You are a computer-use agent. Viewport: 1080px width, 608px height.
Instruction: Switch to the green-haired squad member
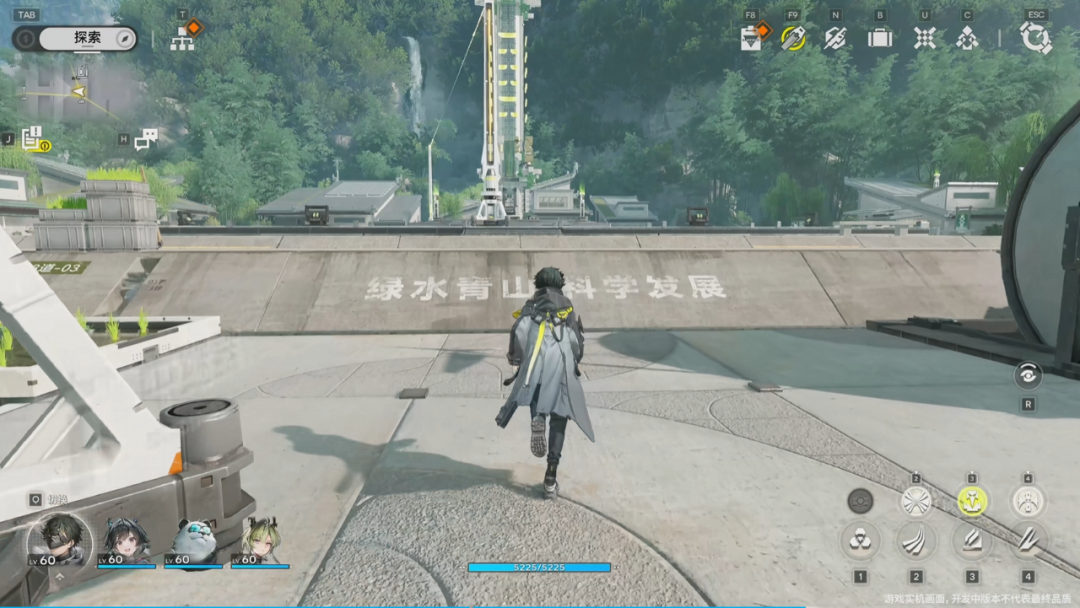(260, 541)
